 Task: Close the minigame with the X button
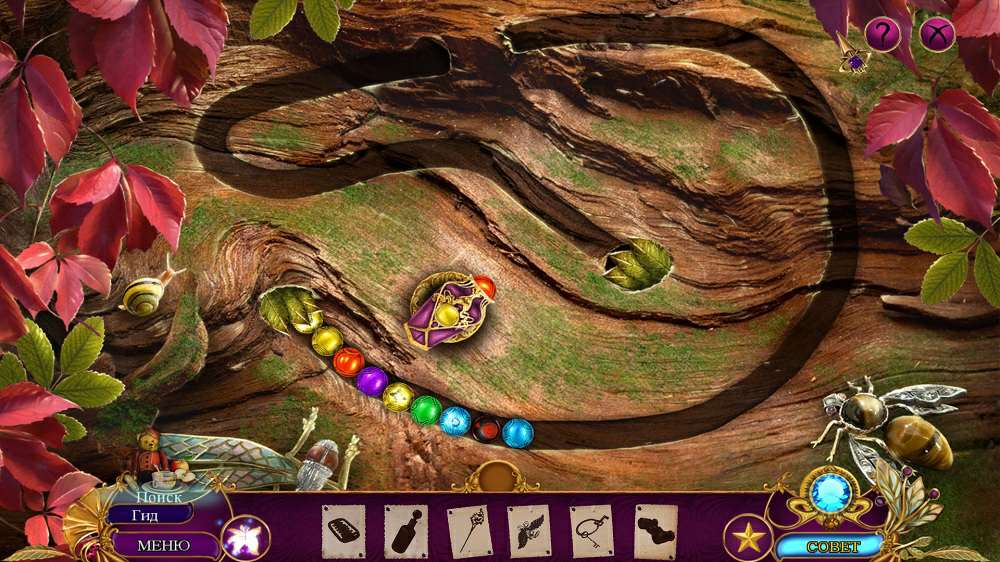[x=937, y=36]
